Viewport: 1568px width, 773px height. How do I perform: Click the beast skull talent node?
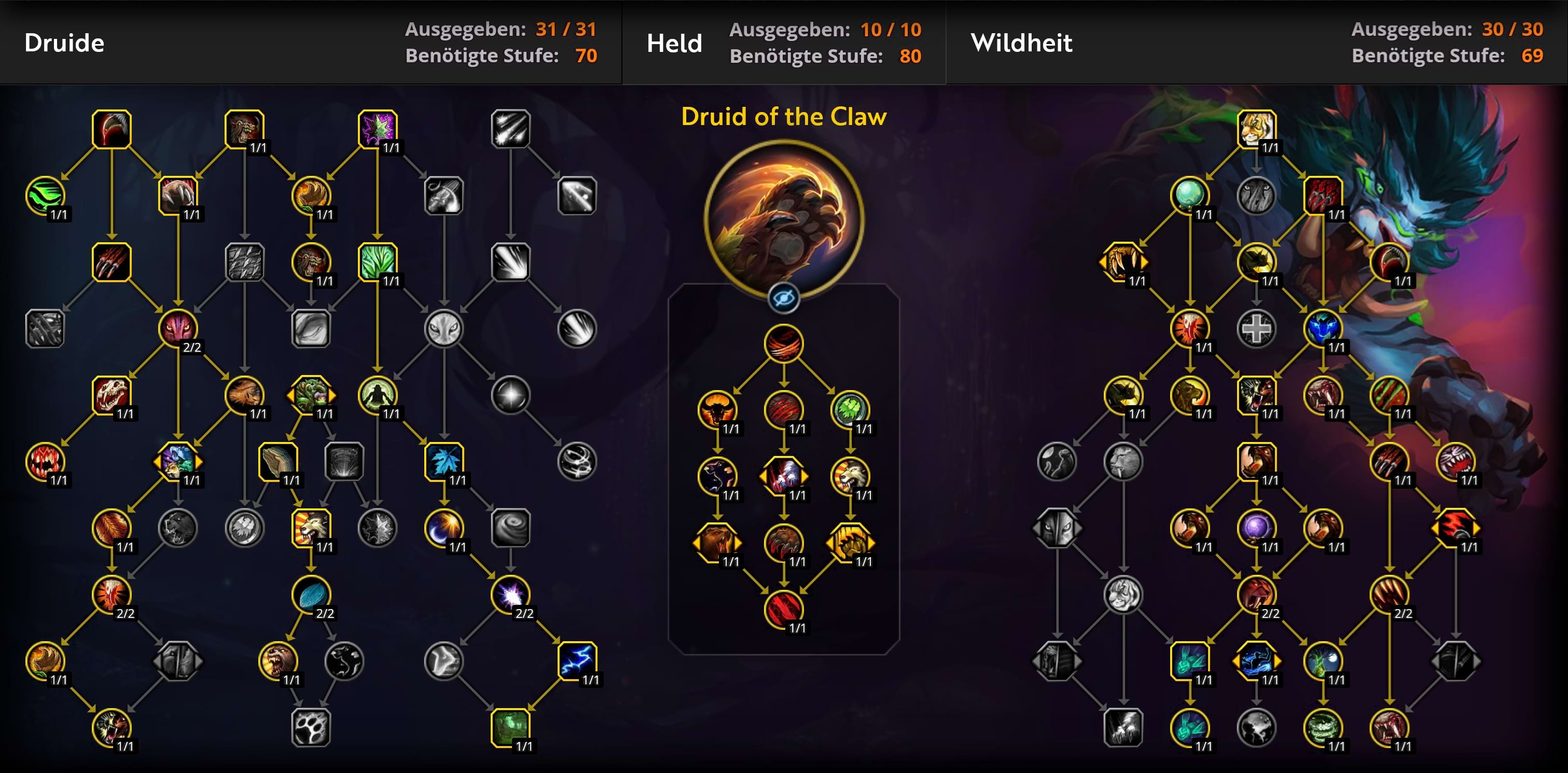[x=112, y=394]
